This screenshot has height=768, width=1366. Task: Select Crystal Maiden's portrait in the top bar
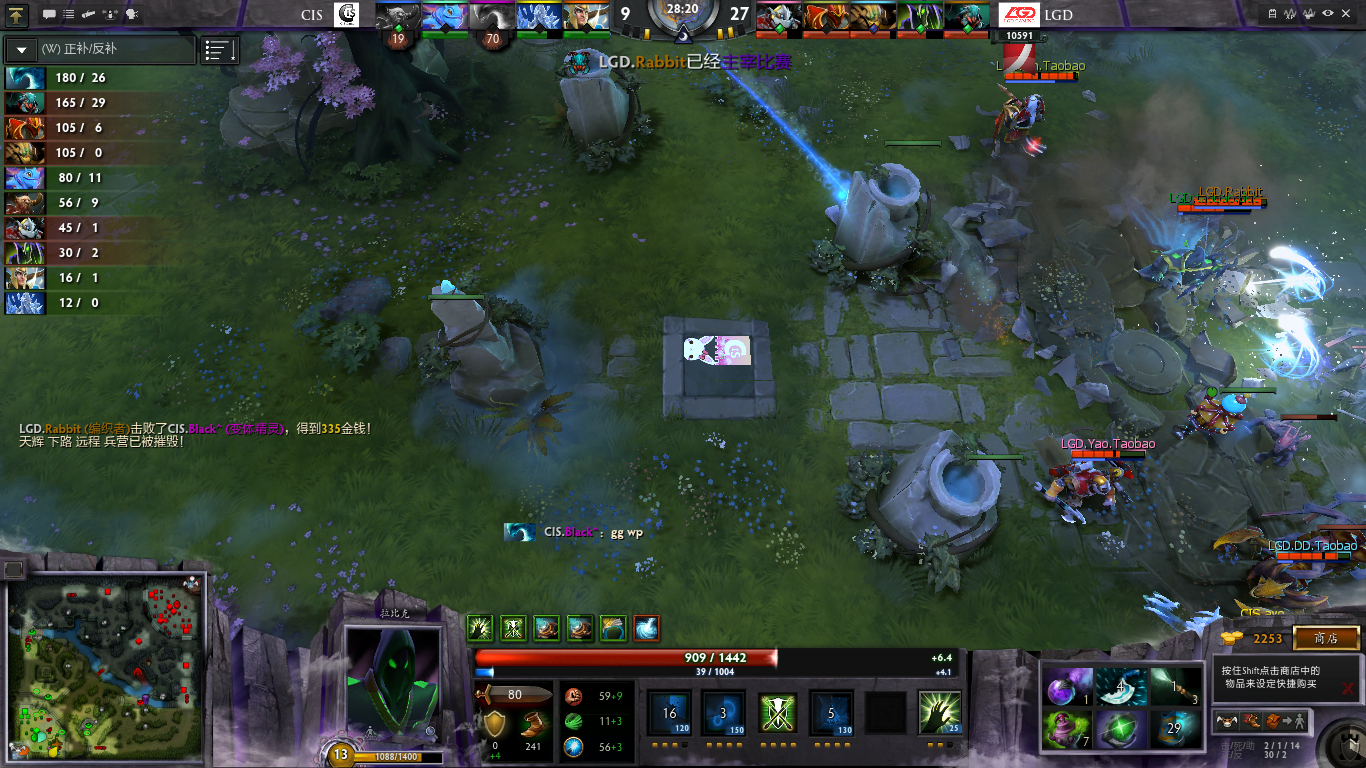click(538, 17)
